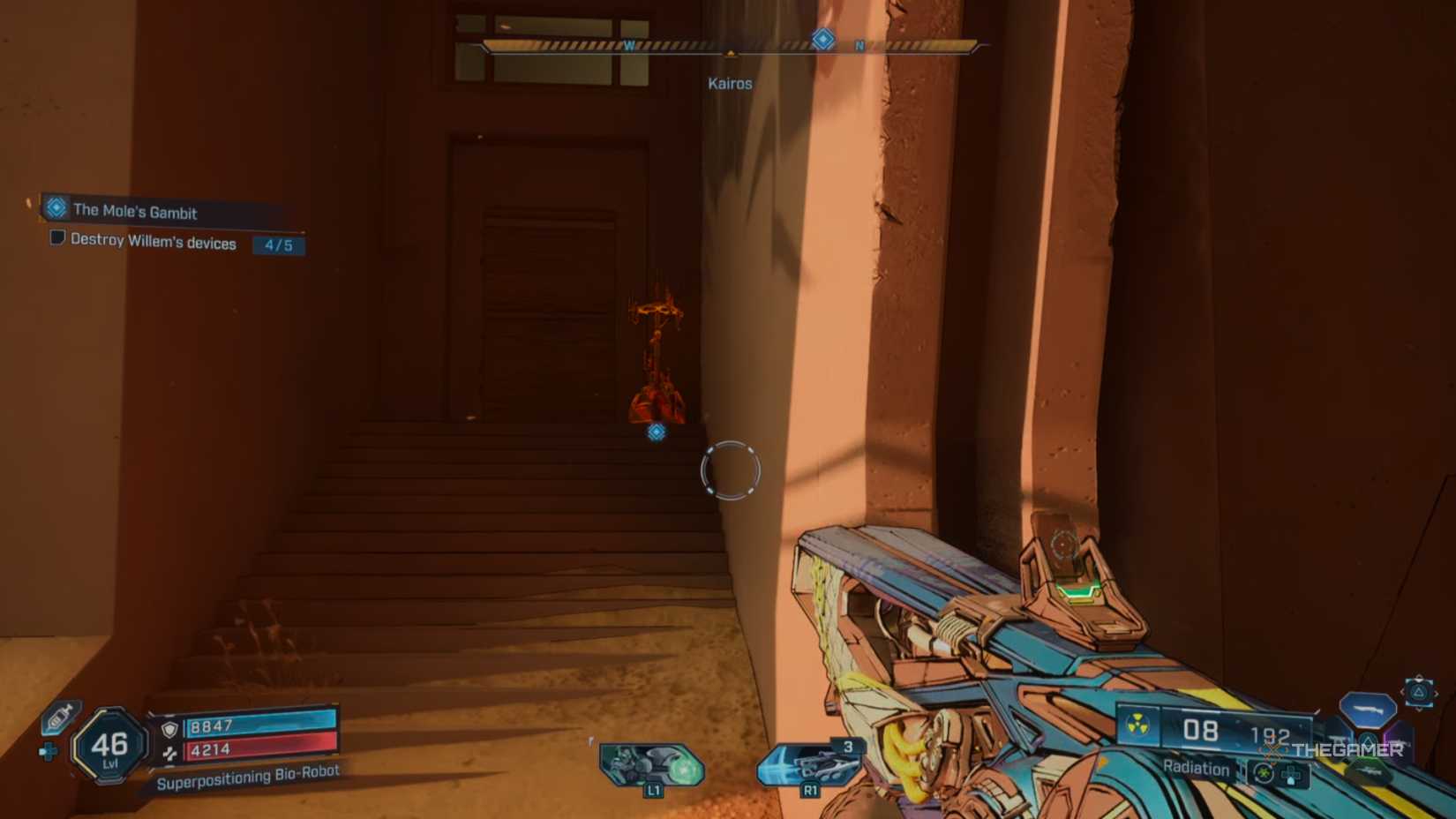
Task: Select the shotgun weapon slot icon
Action: tap(1368, 710)
